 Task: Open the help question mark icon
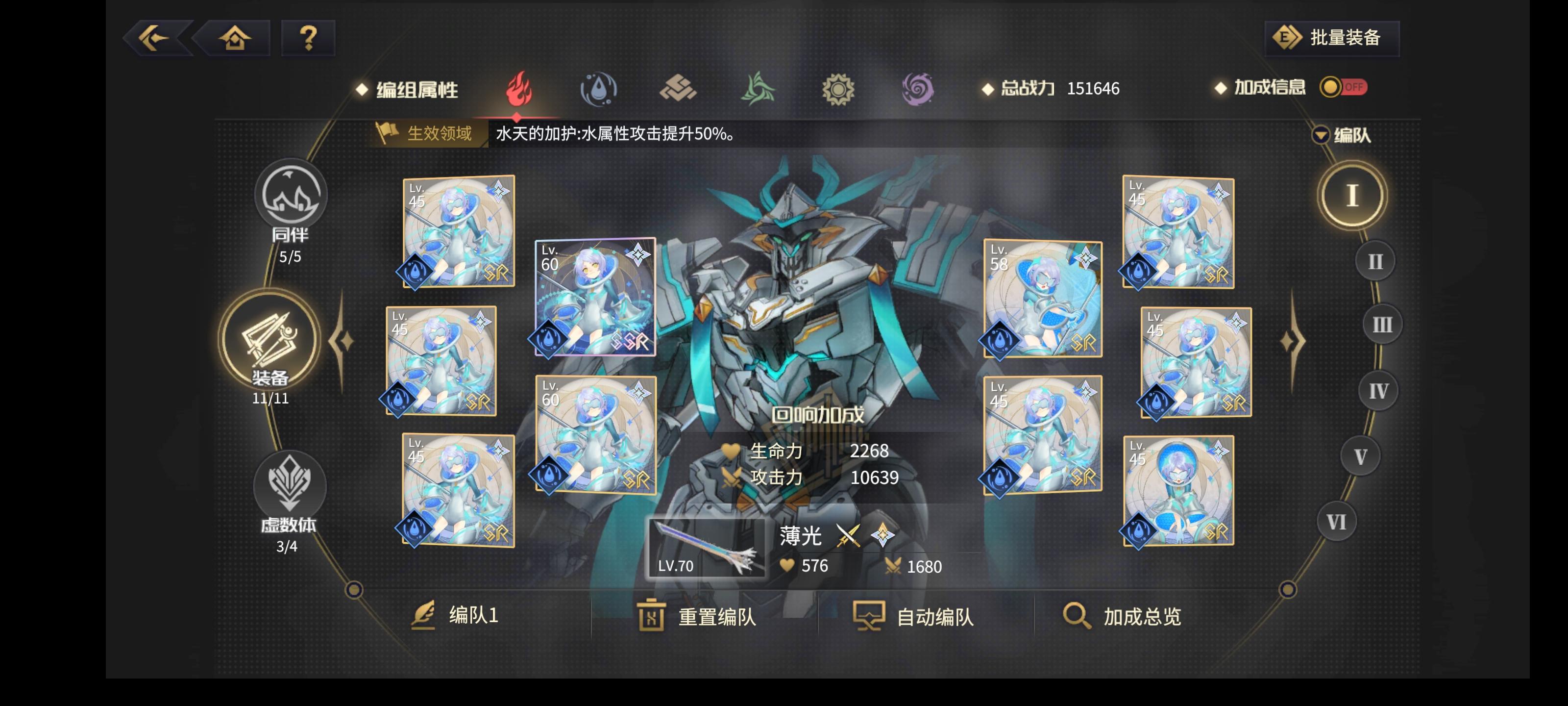pyautogui.click(x=308, y=38)
